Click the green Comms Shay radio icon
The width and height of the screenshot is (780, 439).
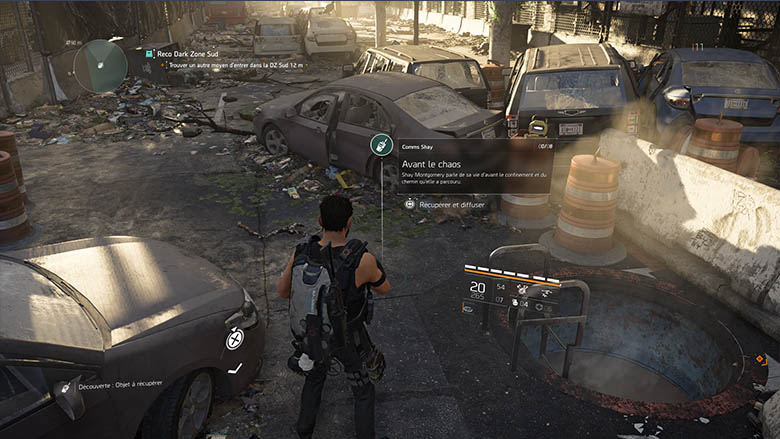coord(380,144)
